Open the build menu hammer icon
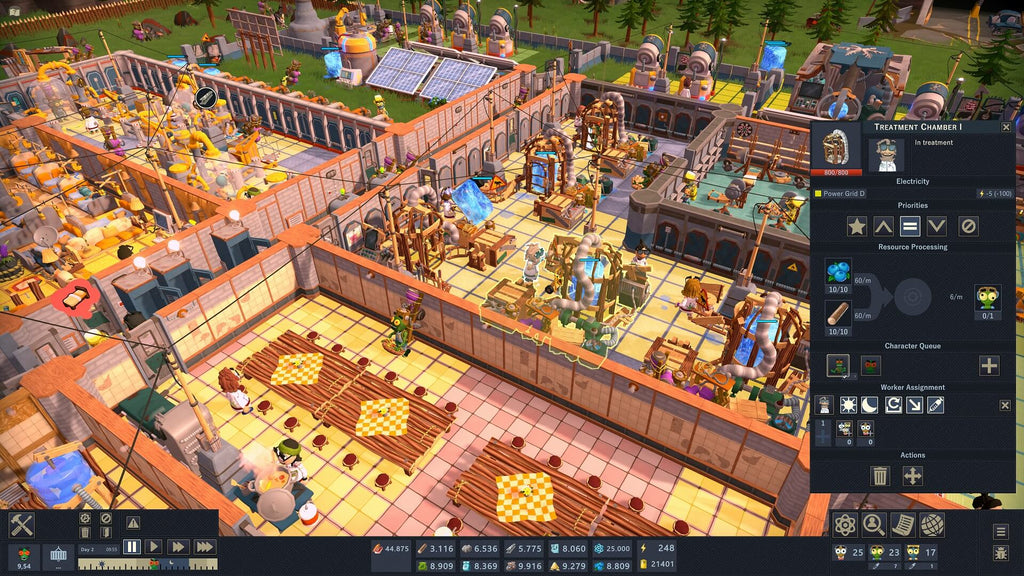This screenshot has width=1024, height=576. (x=22, y=525)
